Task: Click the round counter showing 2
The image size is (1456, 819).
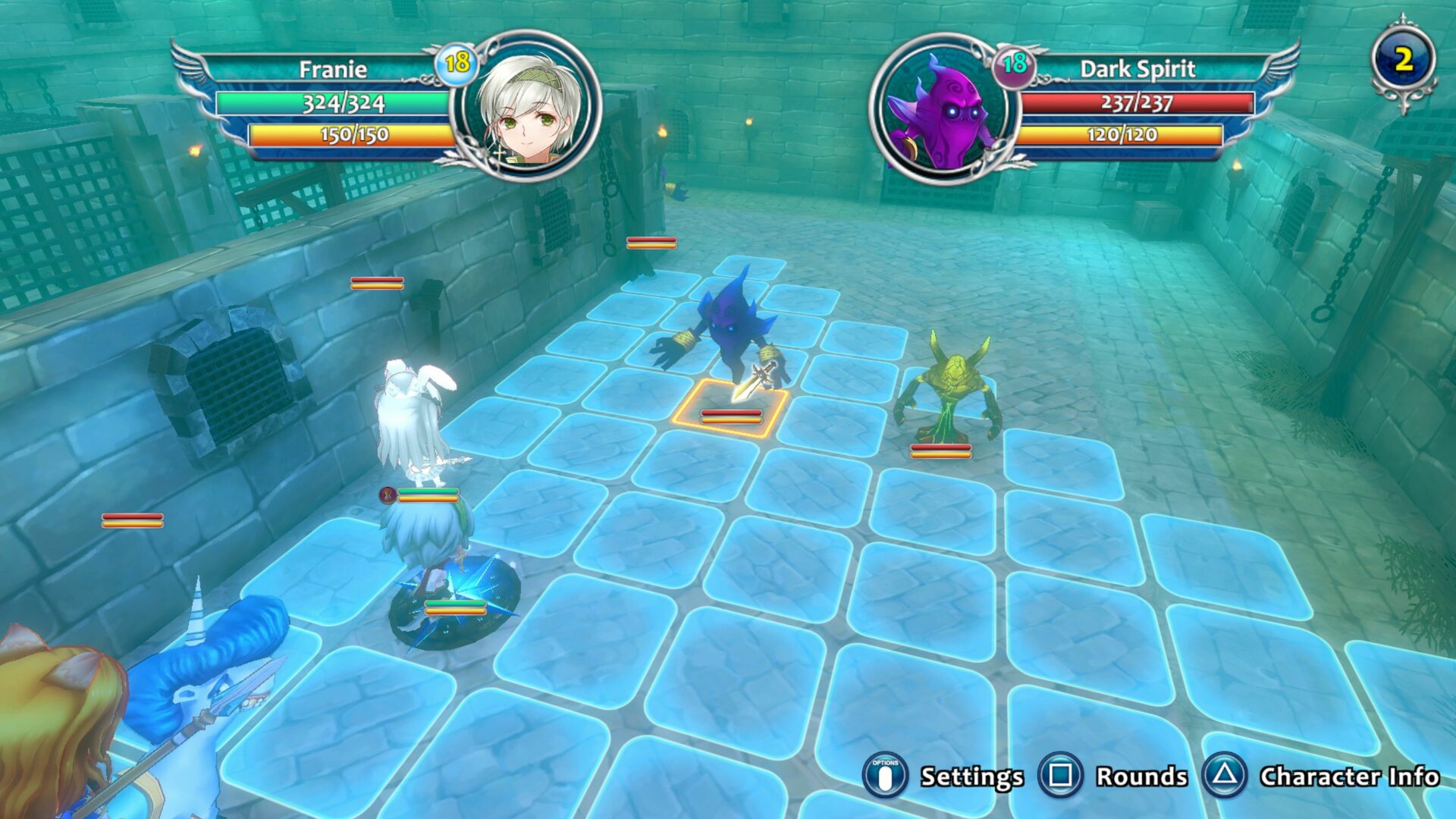Action: [1404, 57]
